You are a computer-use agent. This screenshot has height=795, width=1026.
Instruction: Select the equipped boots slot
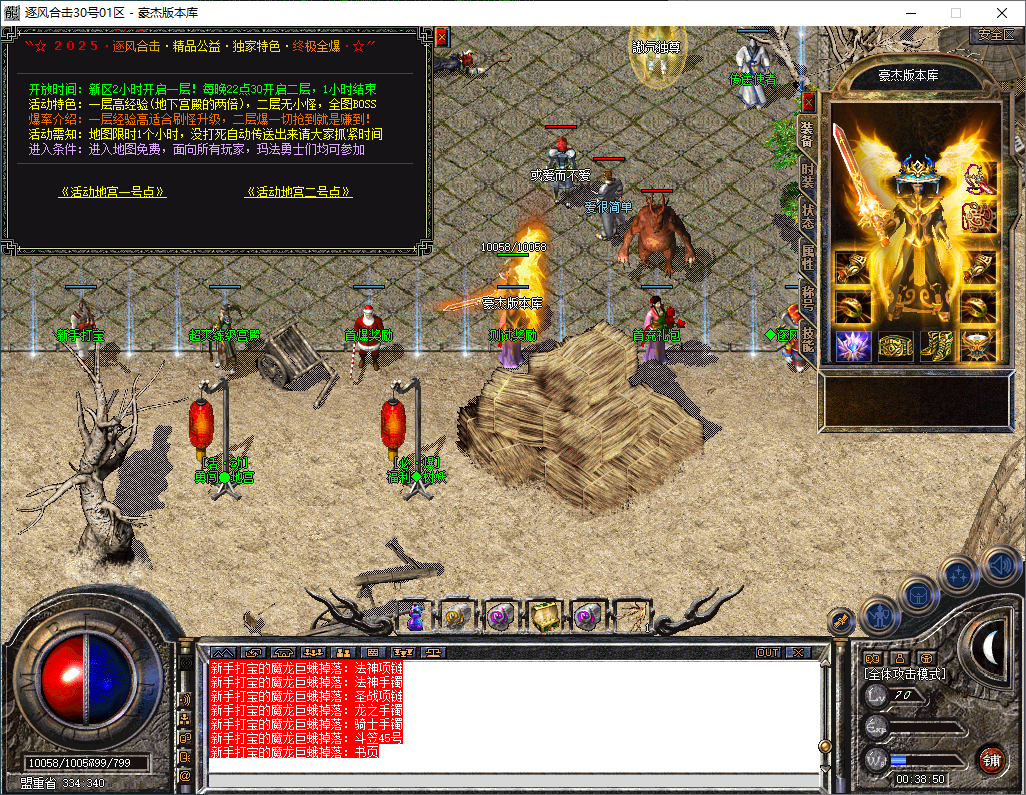click(x=937, y=345)
